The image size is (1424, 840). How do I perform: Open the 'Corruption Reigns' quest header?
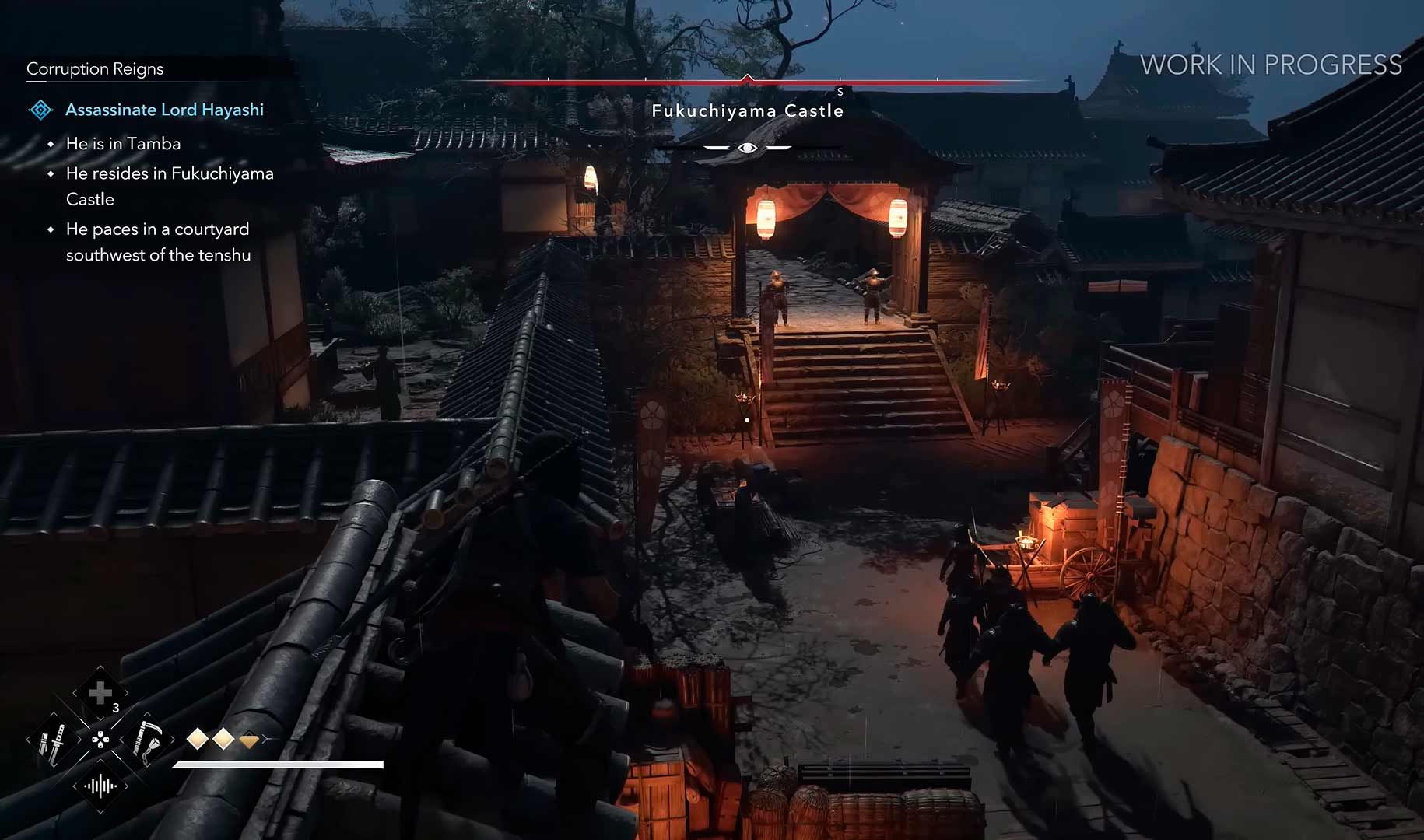click(95, 68)
